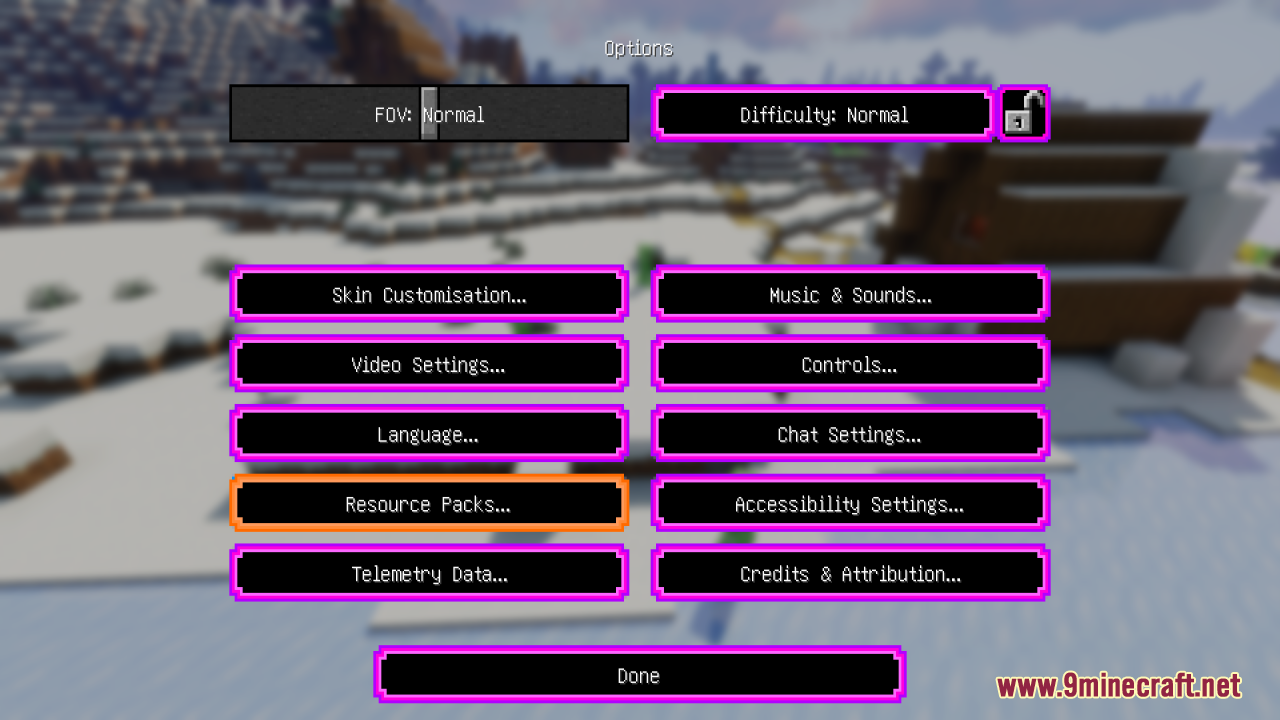Viewport: 1280px width, 720px height.
Task: View Credits & Attribution
Action: click(x=849, y=574)
